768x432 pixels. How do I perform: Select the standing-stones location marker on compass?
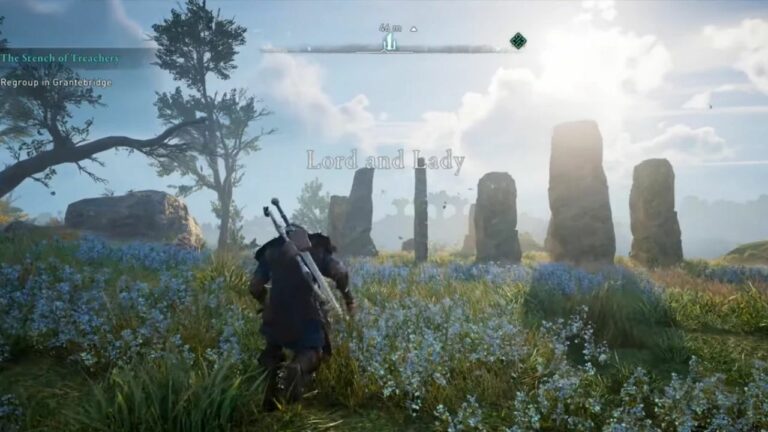point(390,42)
